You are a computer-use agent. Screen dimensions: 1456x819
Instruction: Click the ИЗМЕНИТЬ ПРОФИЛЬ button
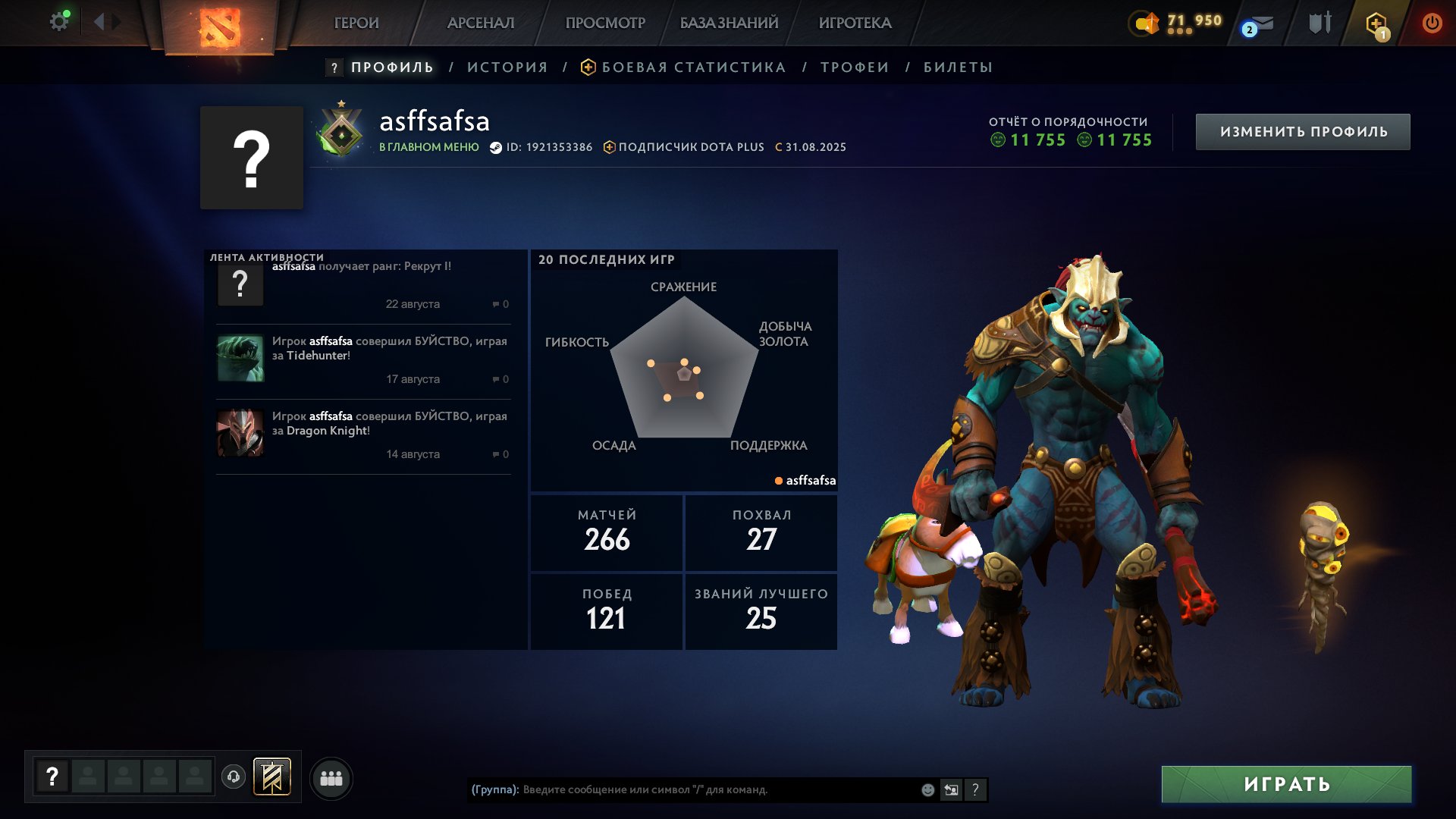pos(1303,132)
